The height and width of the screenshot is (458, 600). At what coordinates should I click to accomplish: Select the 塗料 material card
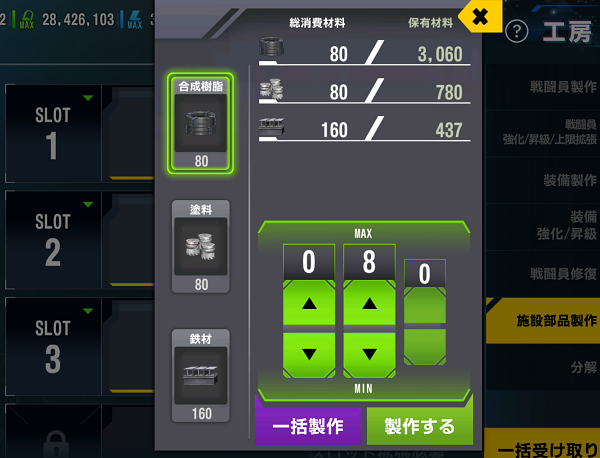(x=202, y=246)
